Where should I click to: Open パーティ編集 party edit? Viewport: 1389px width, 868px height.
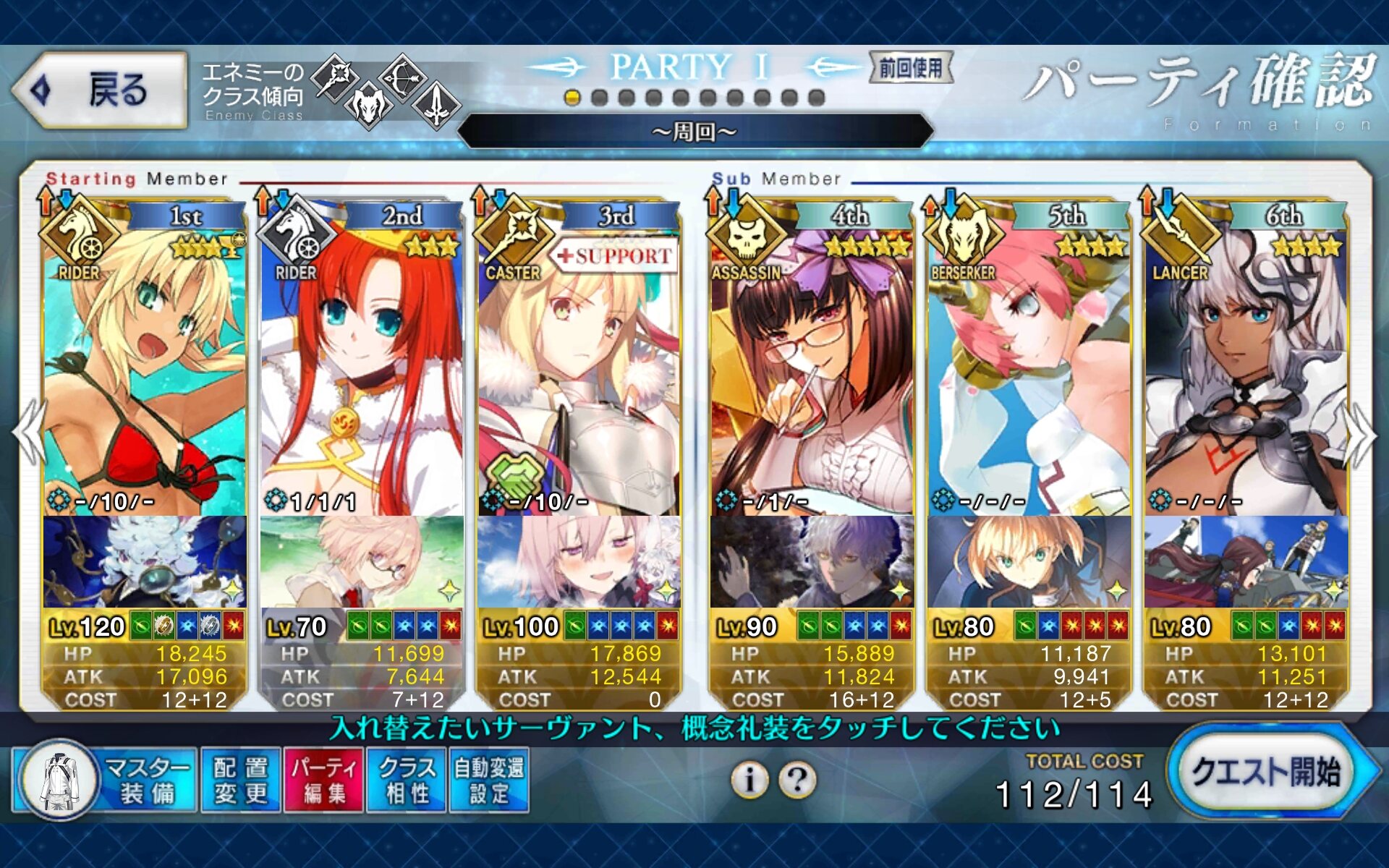[x=324, y=780]
